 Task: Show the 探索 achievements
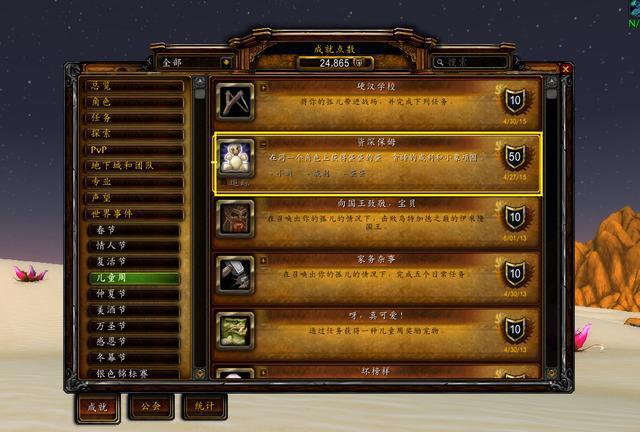(133, 134)
